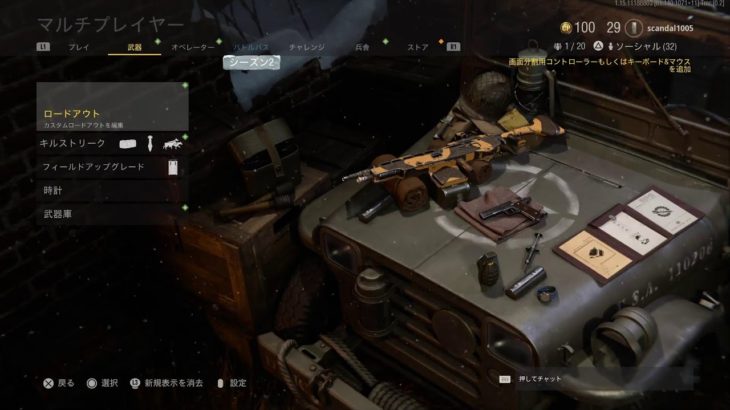Open the ロードアウト menu entry
Viewport: 730px width, 410px height.
pyautogui.click(x=112, y=117)
